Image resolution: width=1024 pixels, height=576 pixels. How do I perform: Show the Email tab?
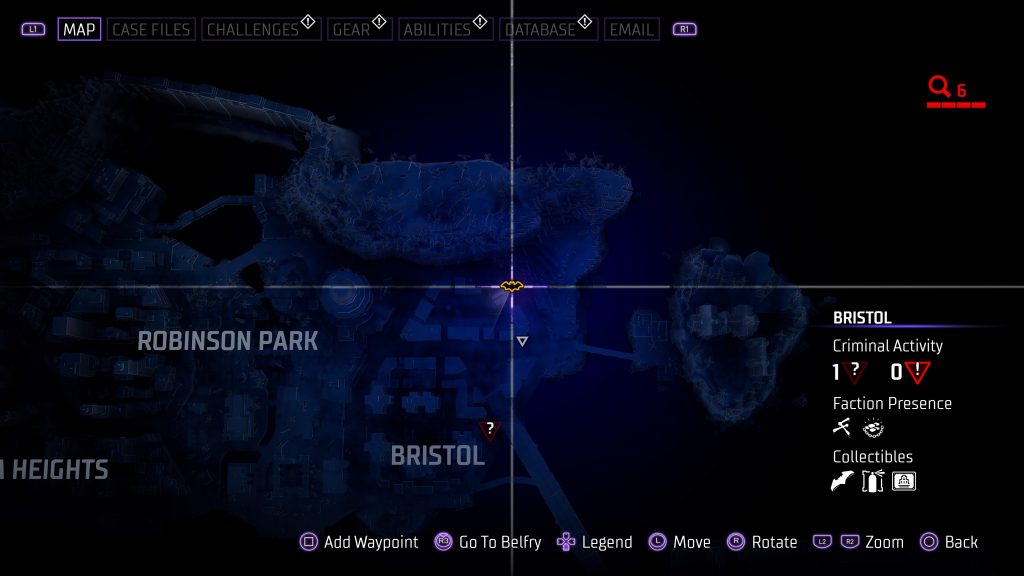point(632,30)
